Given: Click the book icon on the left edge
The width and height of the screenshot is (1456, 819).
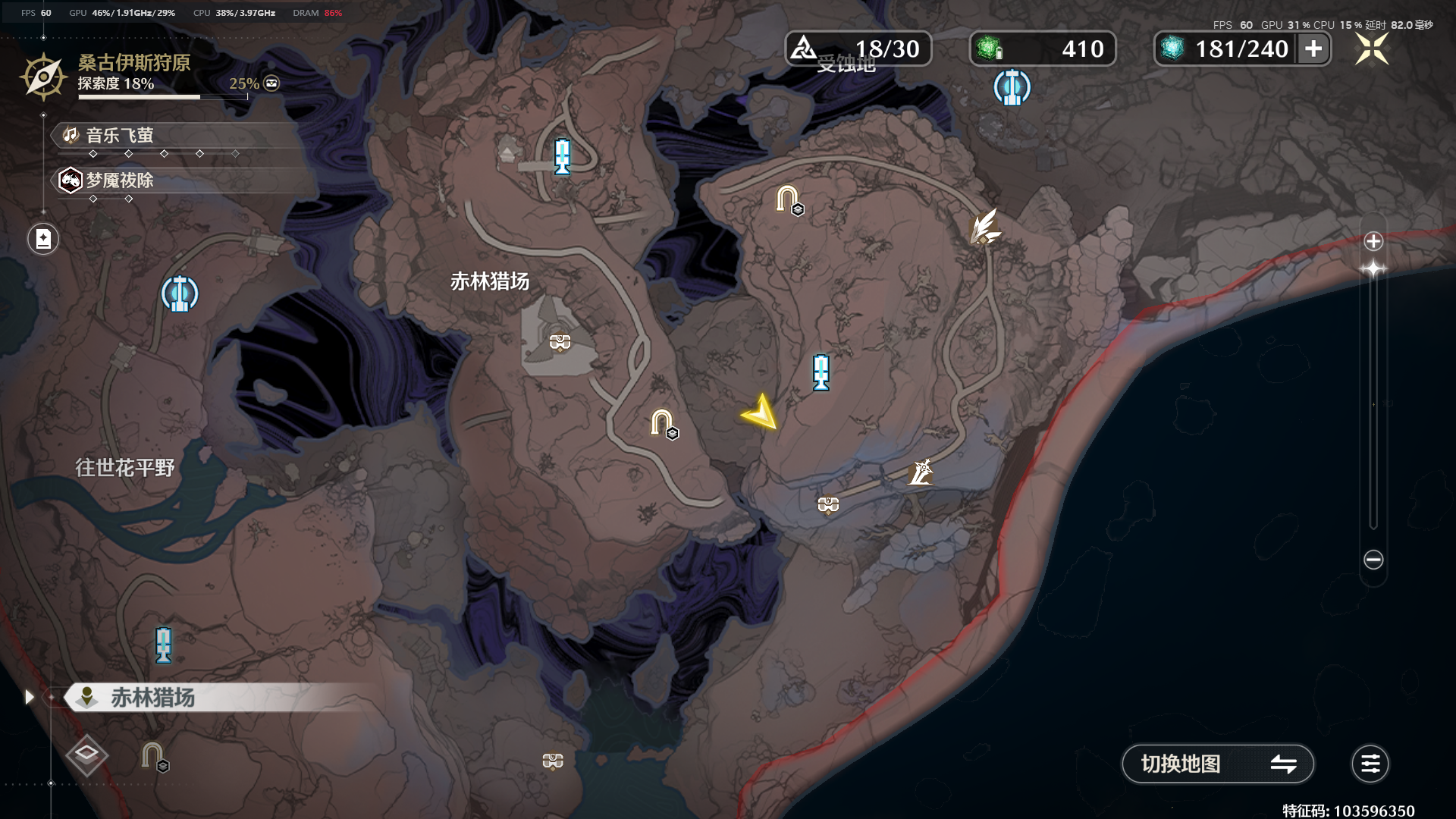Looking at the screenshot, I should pyautogui.click(x=43, y=238).
